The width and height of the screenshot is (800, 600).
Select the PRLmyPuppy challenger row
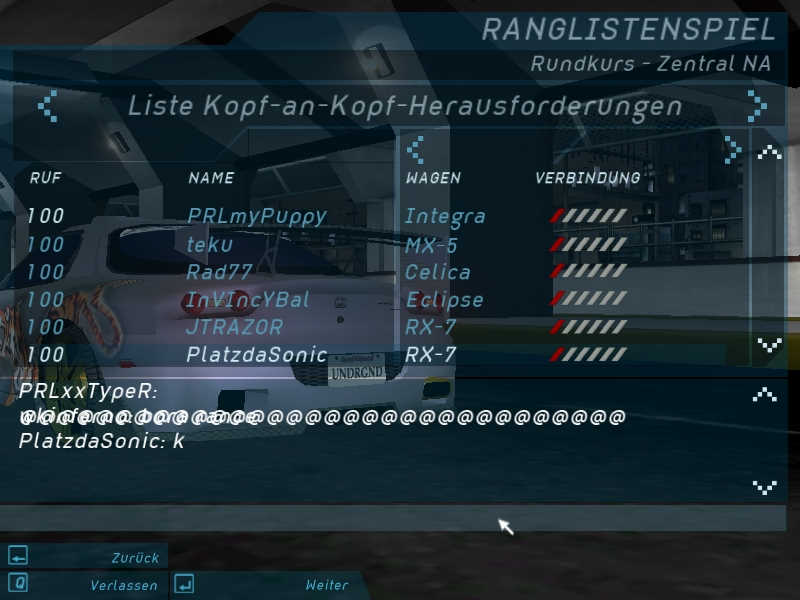[x=257, y=216]
